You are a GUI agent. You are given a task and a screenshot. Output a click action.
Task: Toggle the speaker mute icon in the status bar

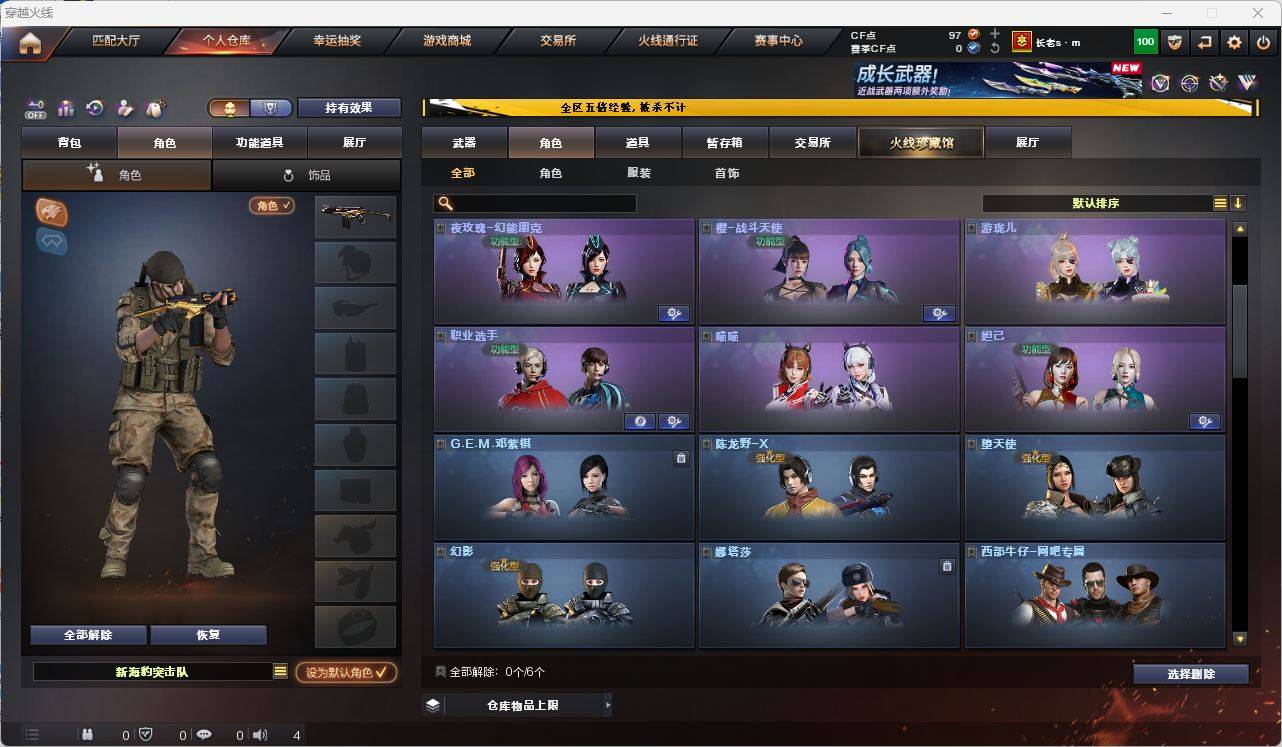pos(259,734)
